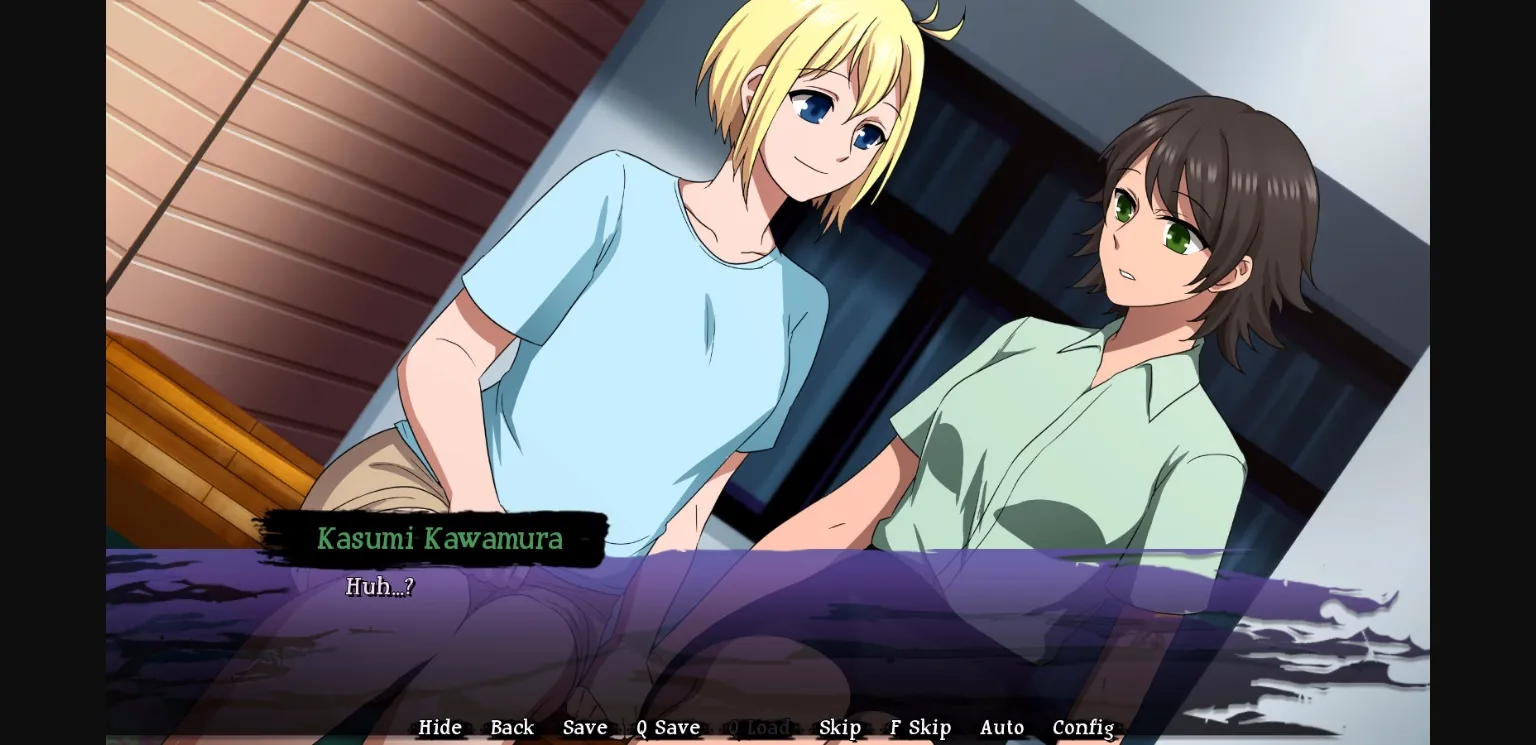This screenshot has width=1536, height=745.
Task: Enable Skip mode to fast-forward dialogue
Action: tap(840, 727)
